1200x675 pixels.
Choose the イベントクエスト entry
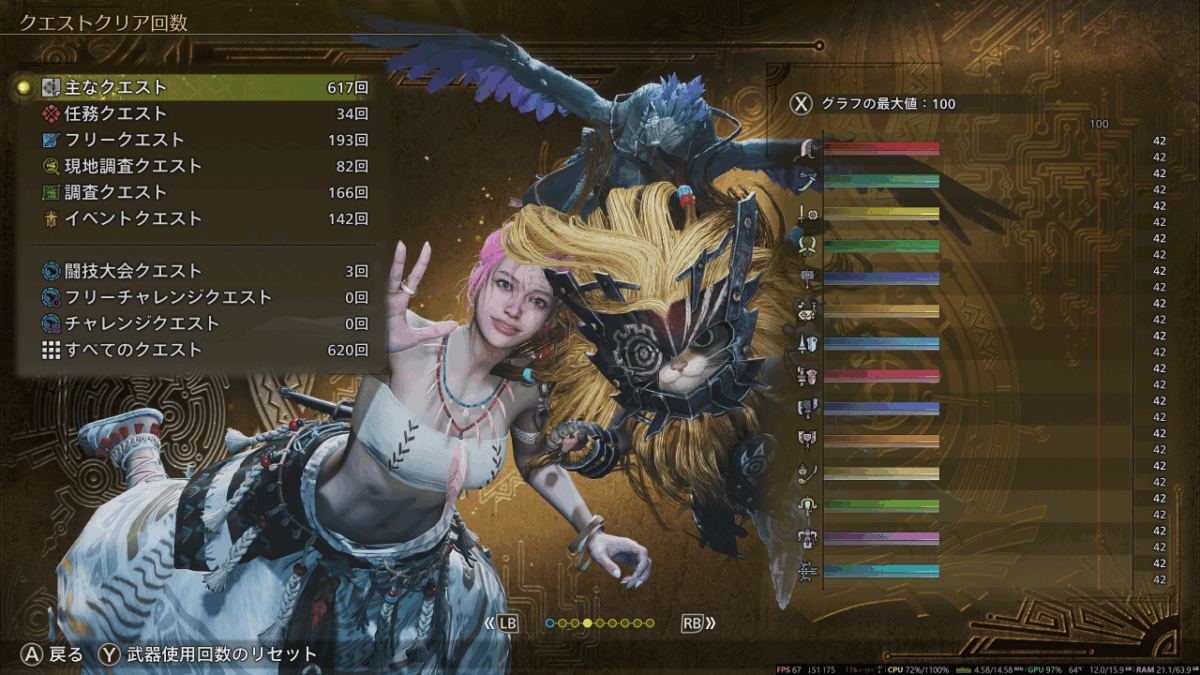point(200,218)
